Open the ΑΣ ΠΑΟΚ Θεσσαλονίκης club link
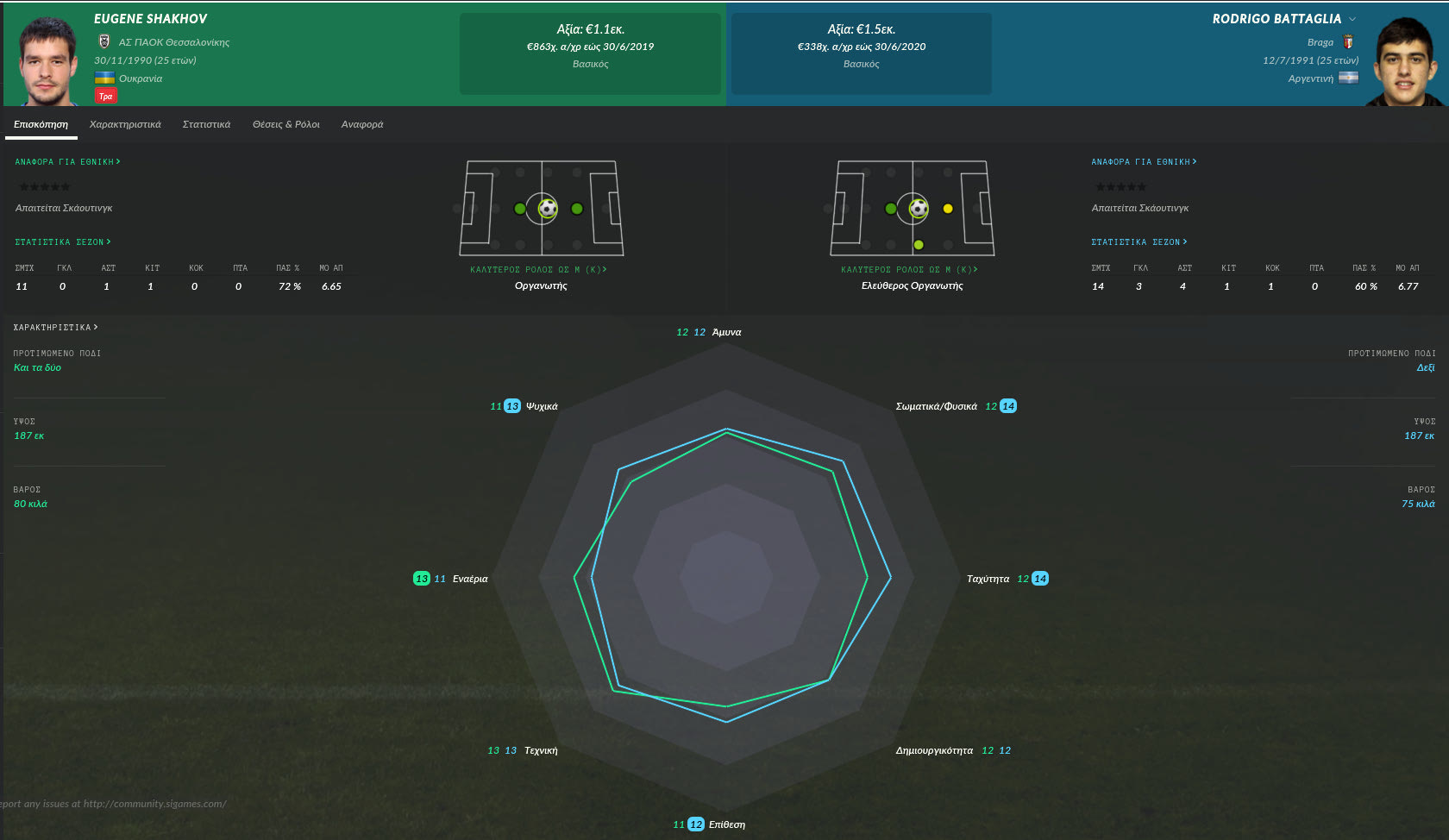 pos(173,42)
